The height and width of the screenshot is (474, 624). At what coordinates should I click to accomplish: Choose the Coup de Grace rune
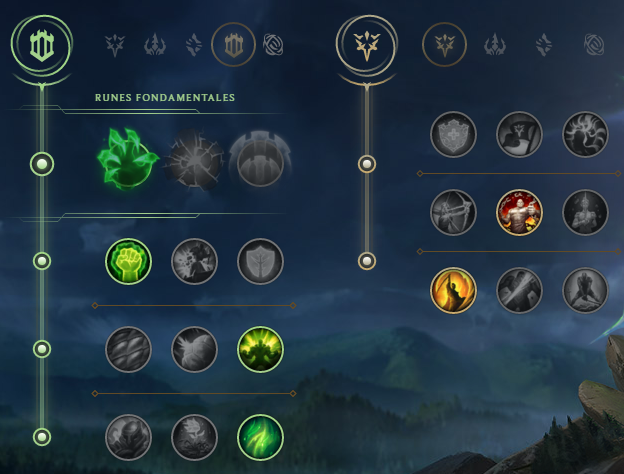tap(454, 290)
